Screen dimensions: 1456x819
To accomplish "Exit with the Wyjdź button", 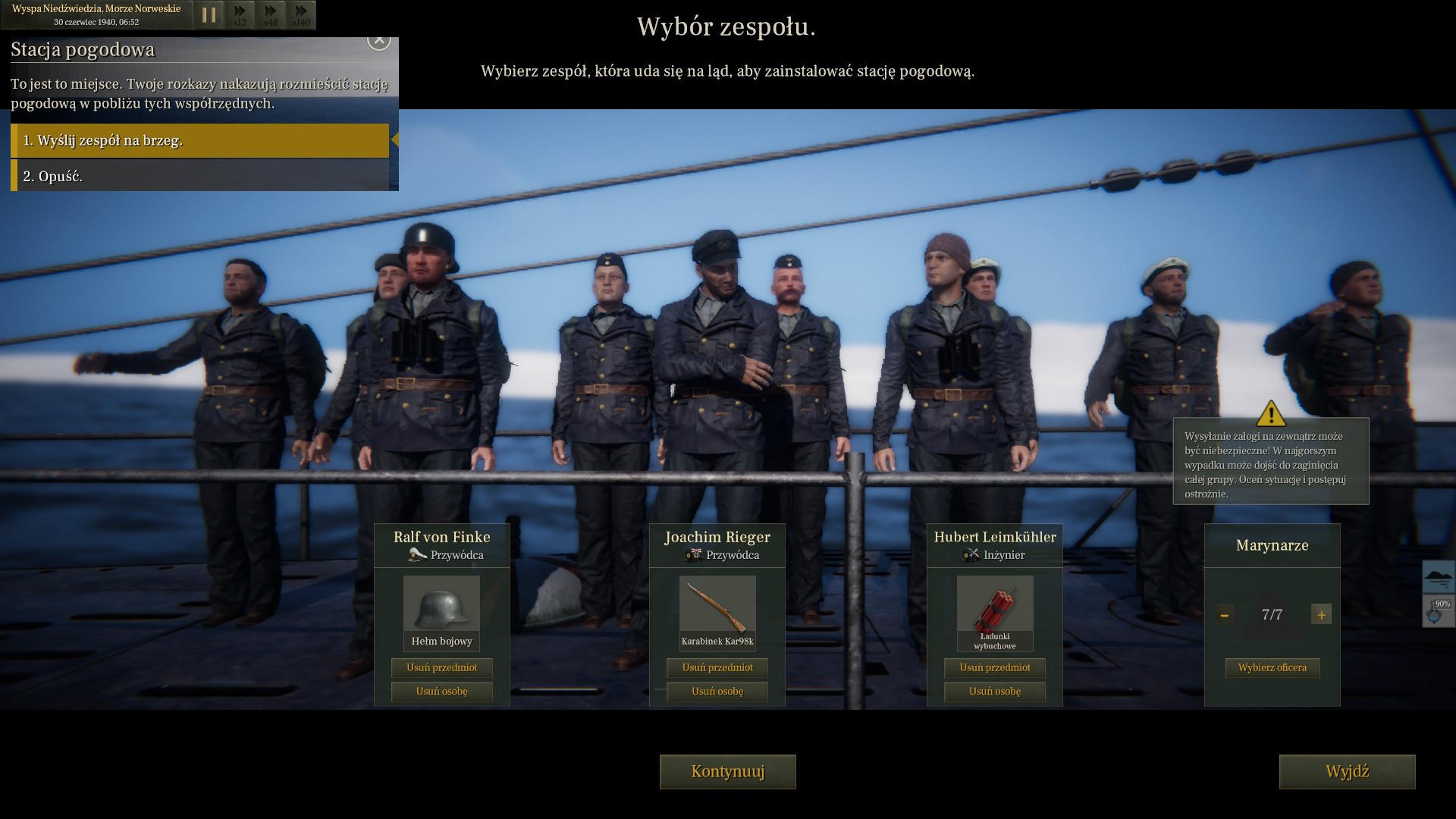I will (x=1347, y=771).
